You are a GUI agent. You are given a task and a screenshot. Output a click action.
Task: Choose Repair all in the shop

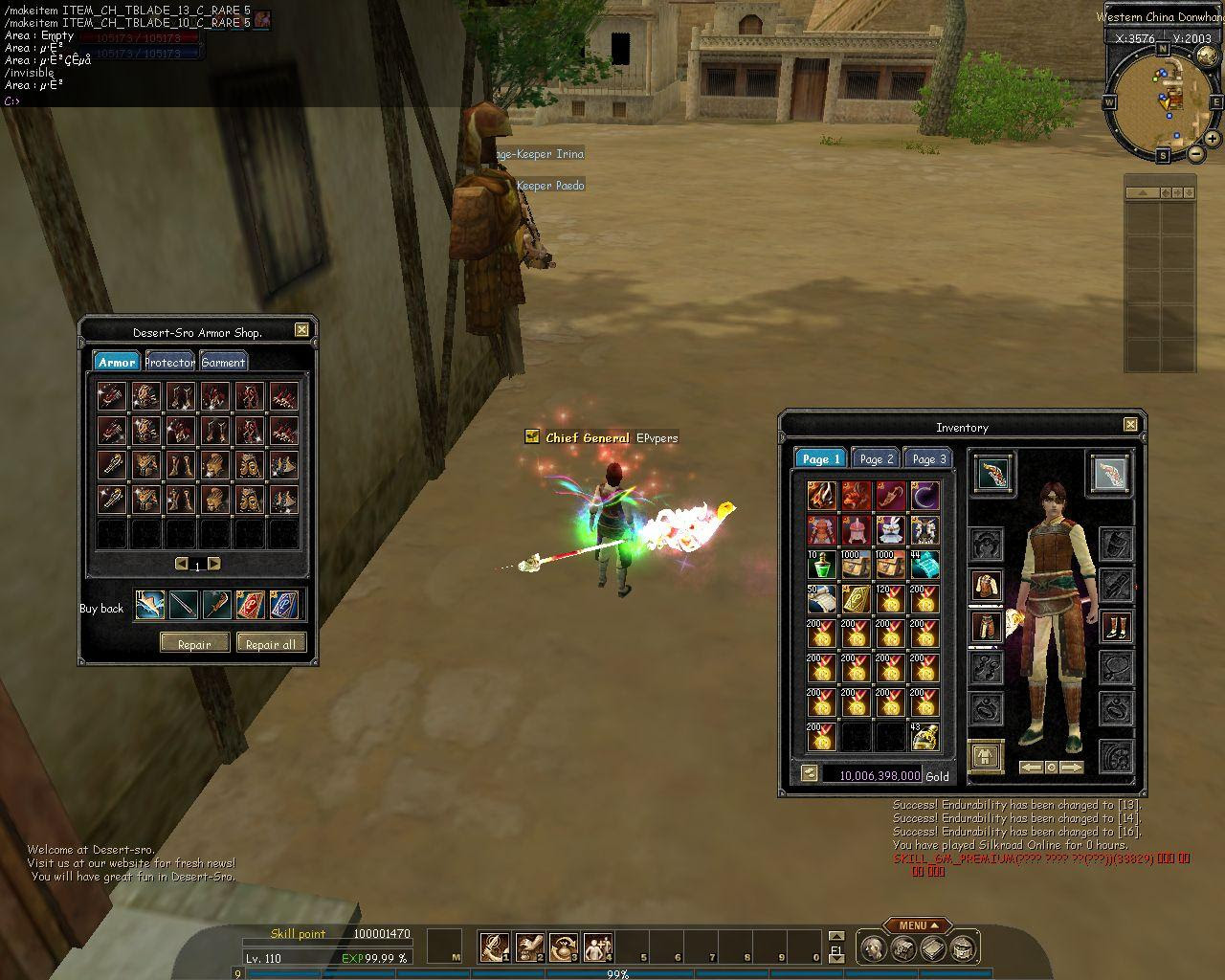[x=271, y=644]
